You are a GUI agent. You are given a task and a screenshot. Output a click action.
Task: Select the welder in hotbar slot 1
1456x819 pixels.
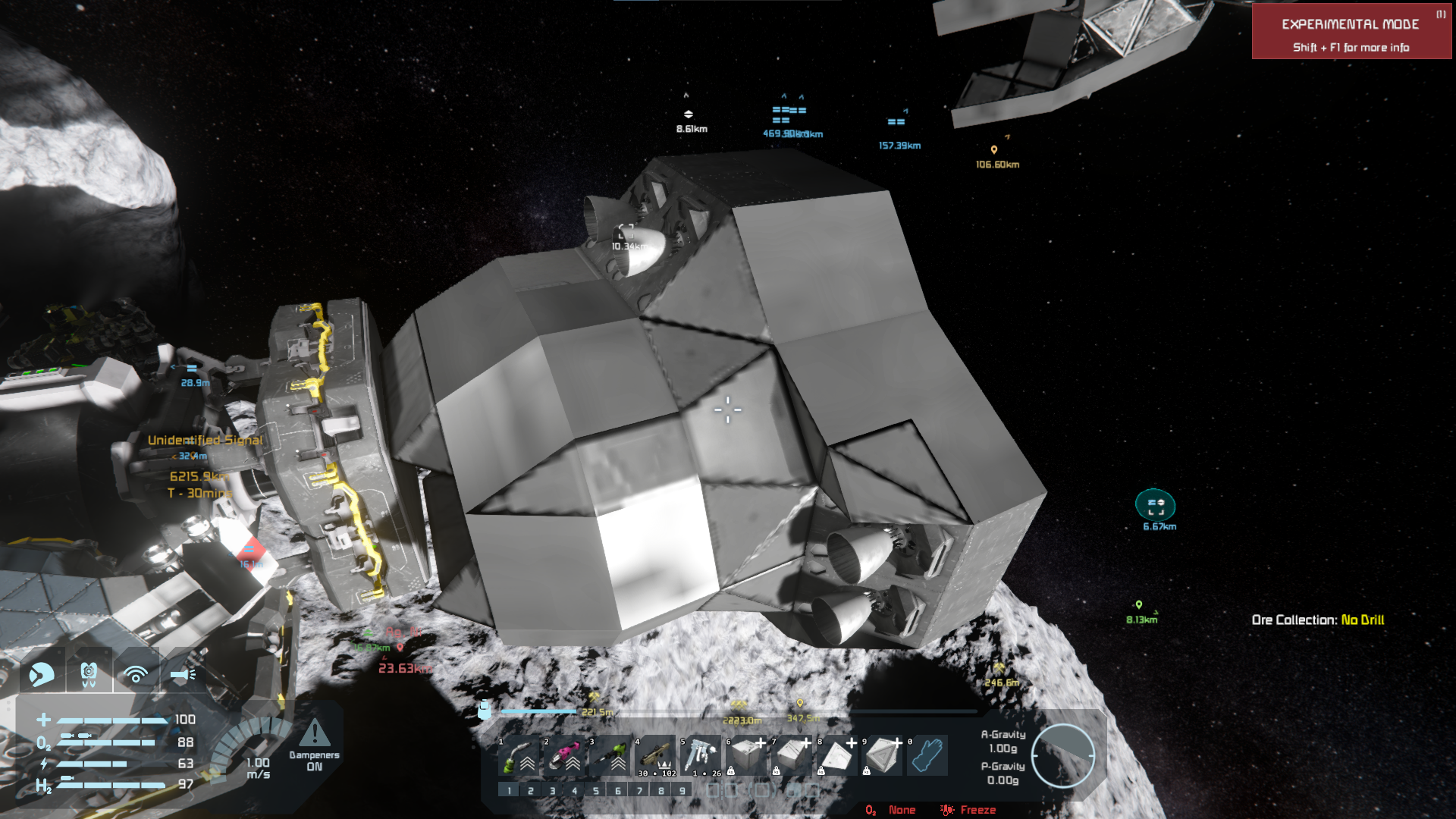(518, 755)
